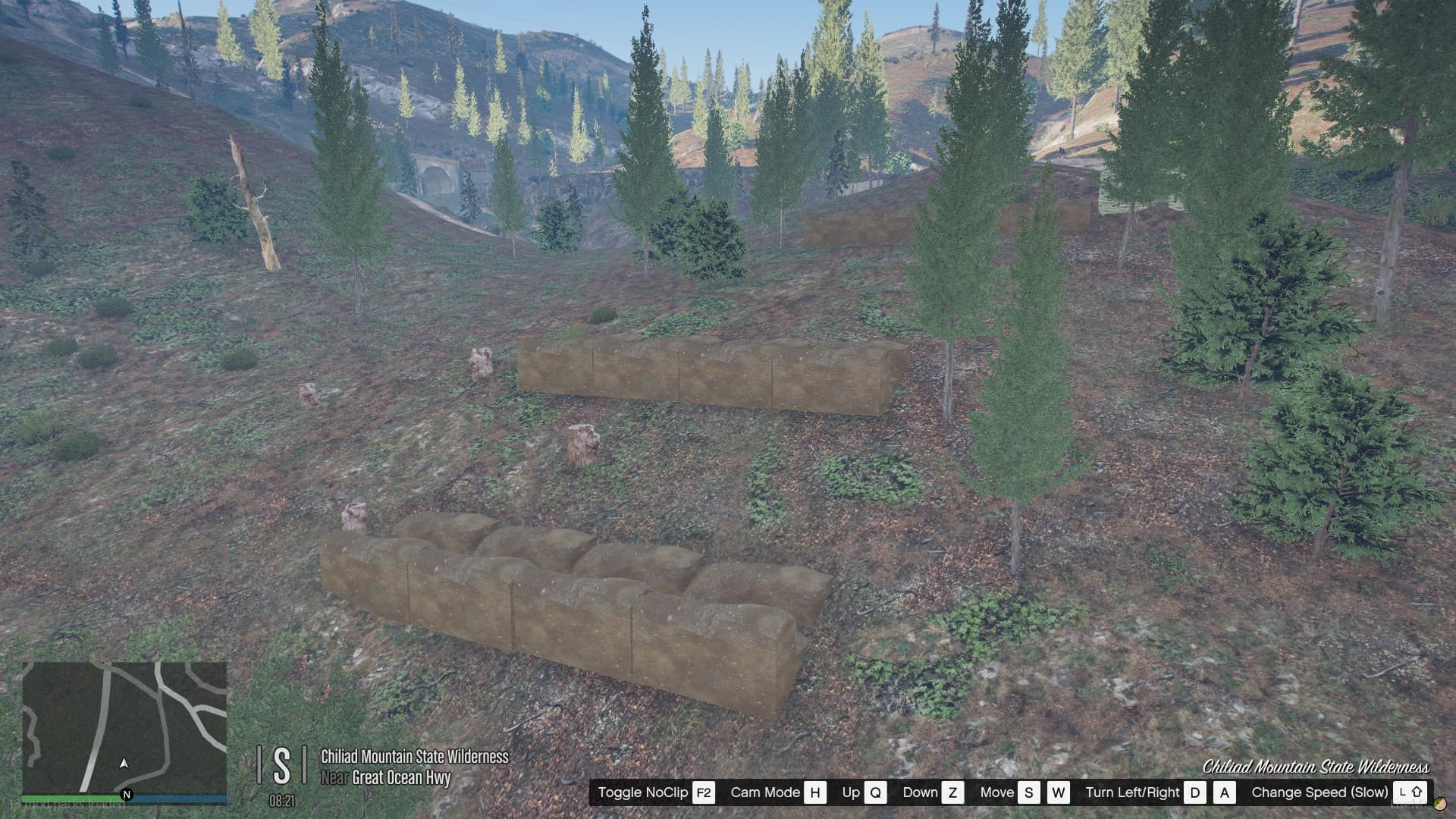1456x819 pixels.
Task: Select the S key badge in Move controls
Action: pyautogui.click(x=1029, y=793)
